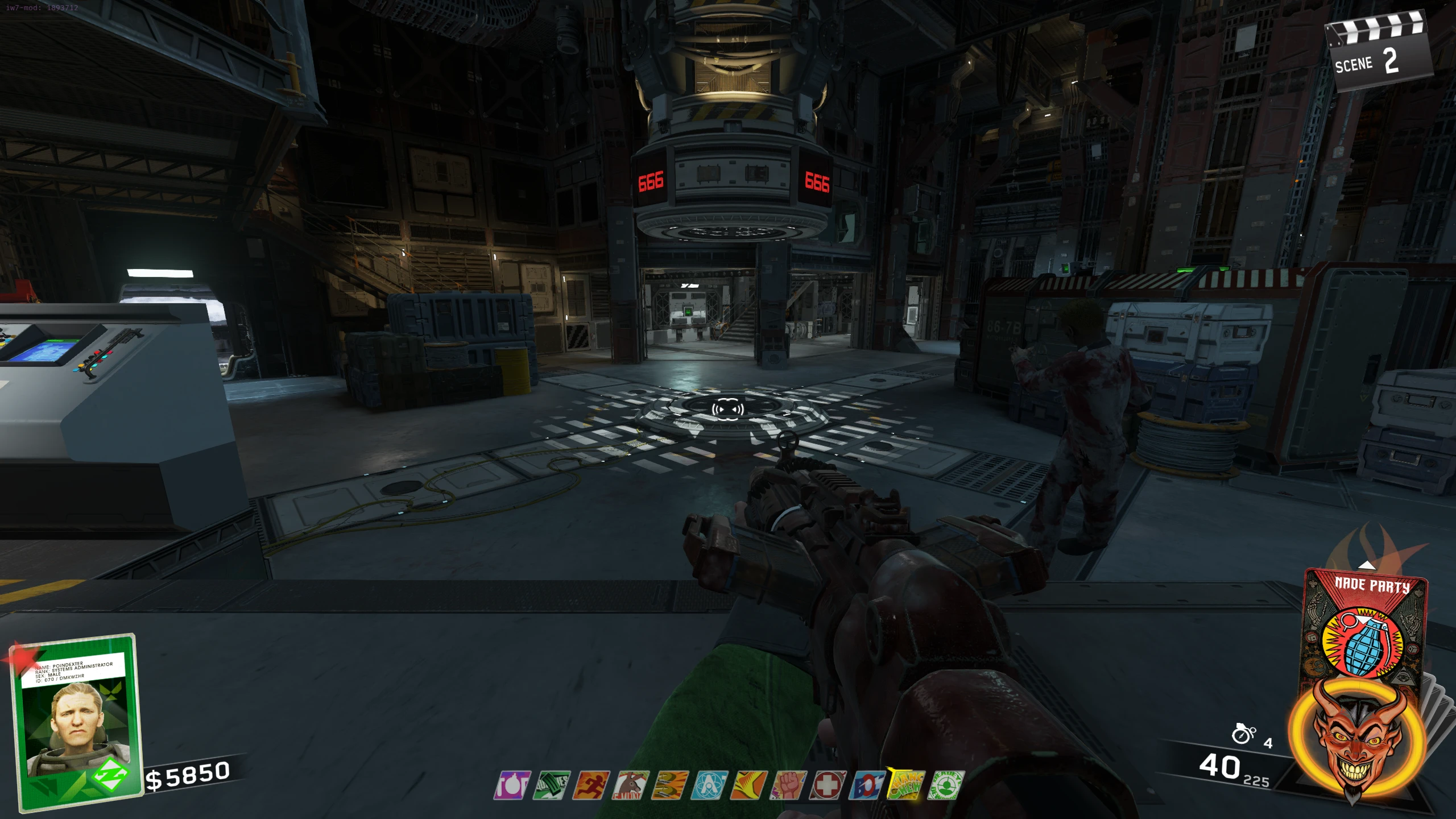This screenshot has height=819, width=1456.
Task: Click the Deadeye Dewdrops crosshair perk
Action: point(946,785)
